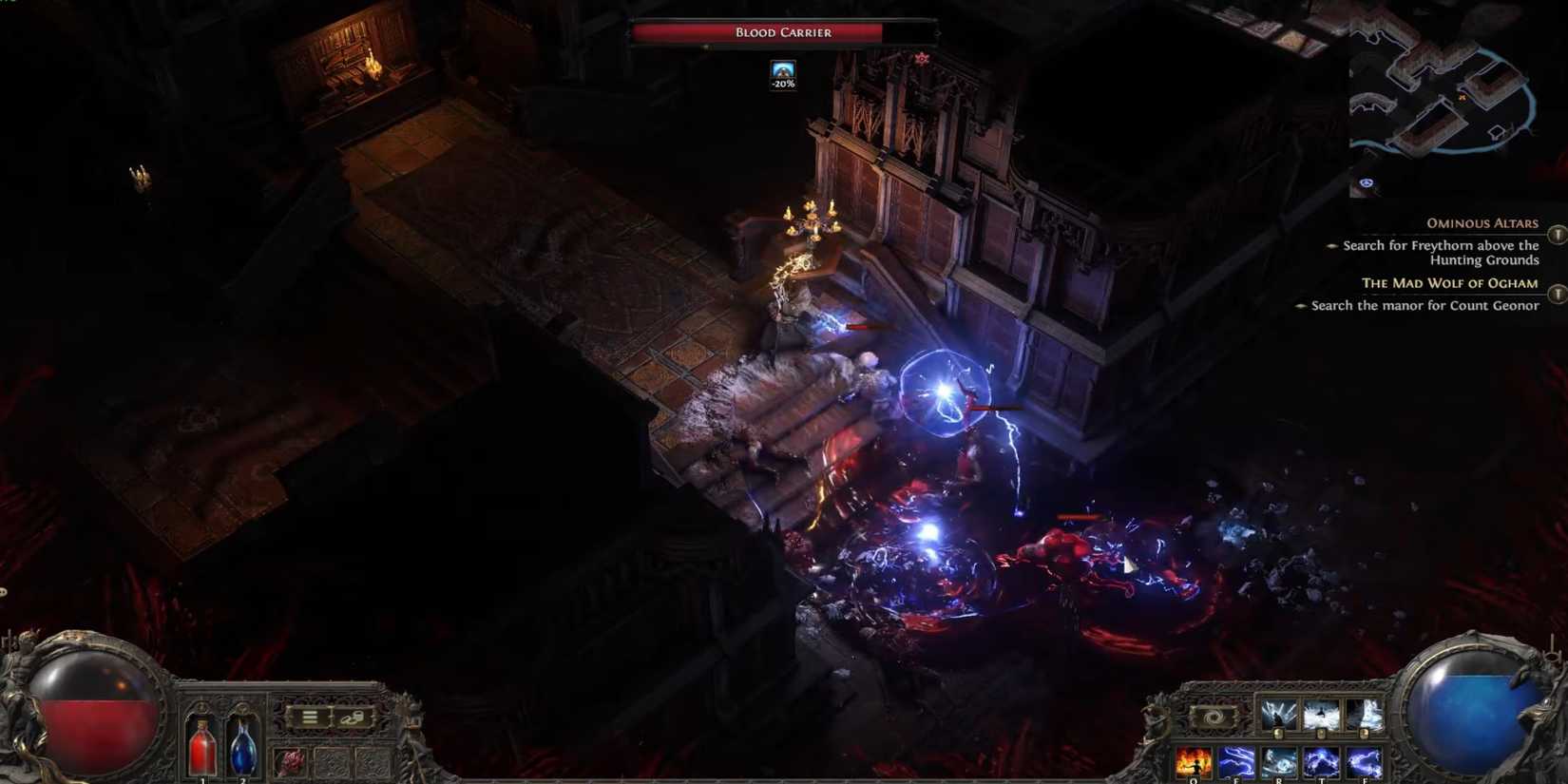Collapse The Mad Wolf of Ogham quest
Viewport: 1568px width, 784px height.
(1451, 283)
